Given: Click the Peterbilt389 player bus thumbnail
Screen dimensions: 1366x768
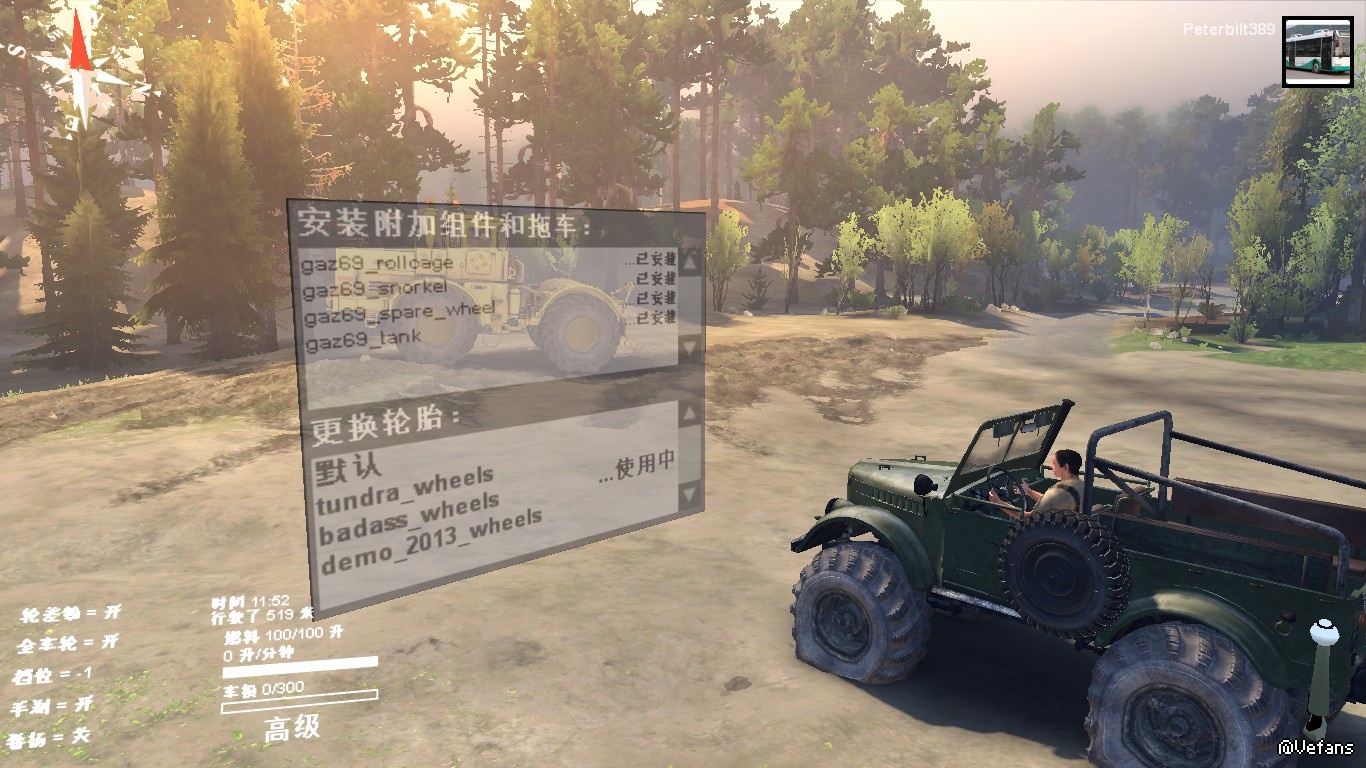Looking at the screenshot, I should pos(1317,52).
